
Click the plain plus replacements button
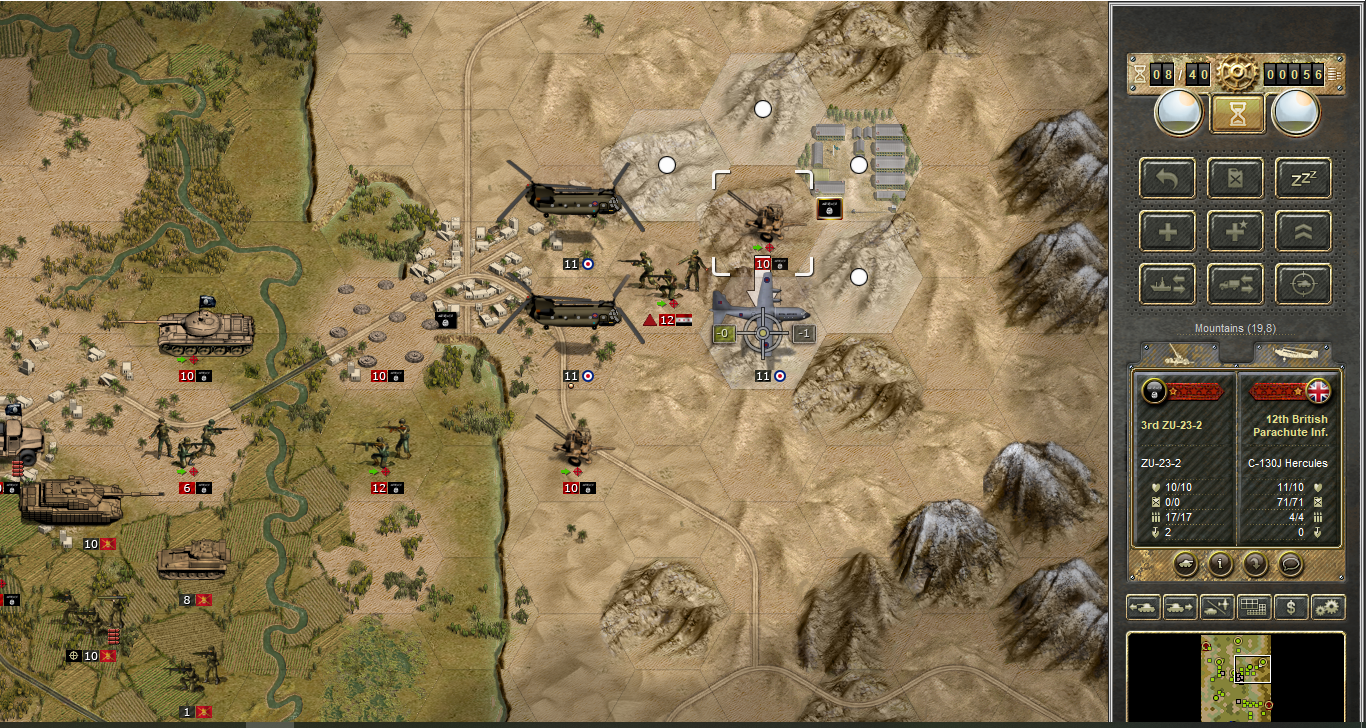(x=1167, y=231)
